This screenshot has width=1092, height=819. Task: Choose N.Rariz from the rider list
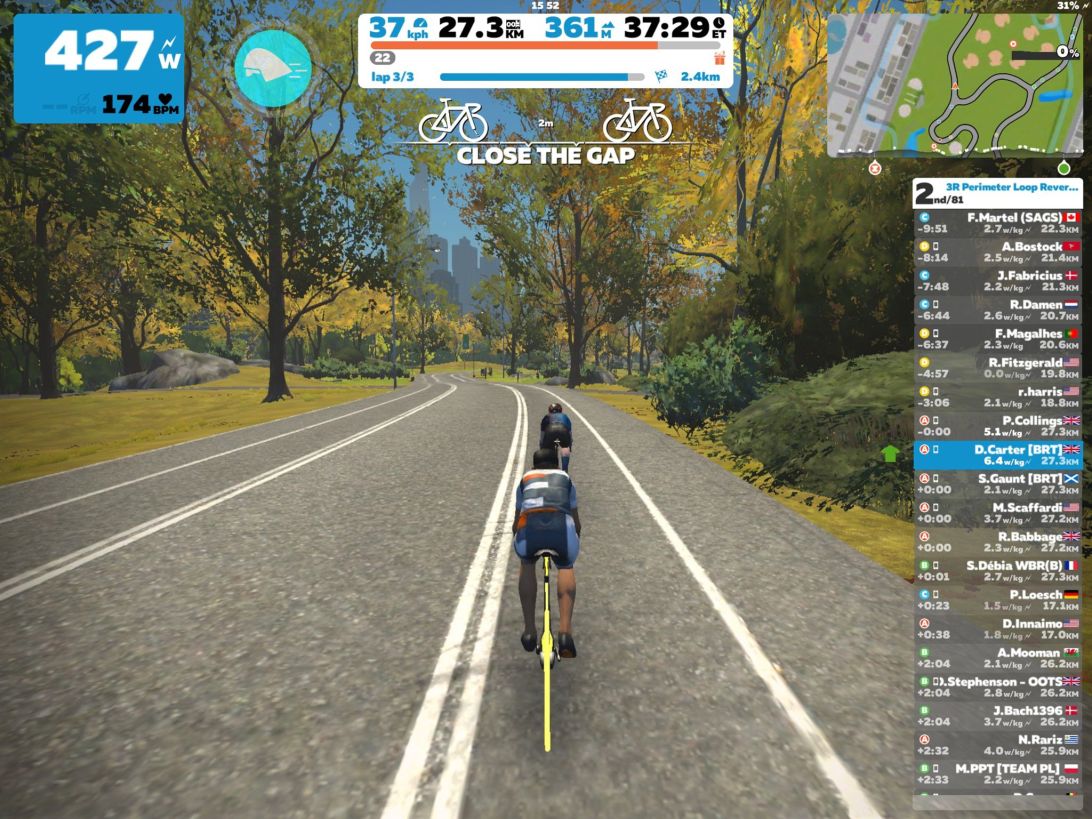(x=997, y=745)
